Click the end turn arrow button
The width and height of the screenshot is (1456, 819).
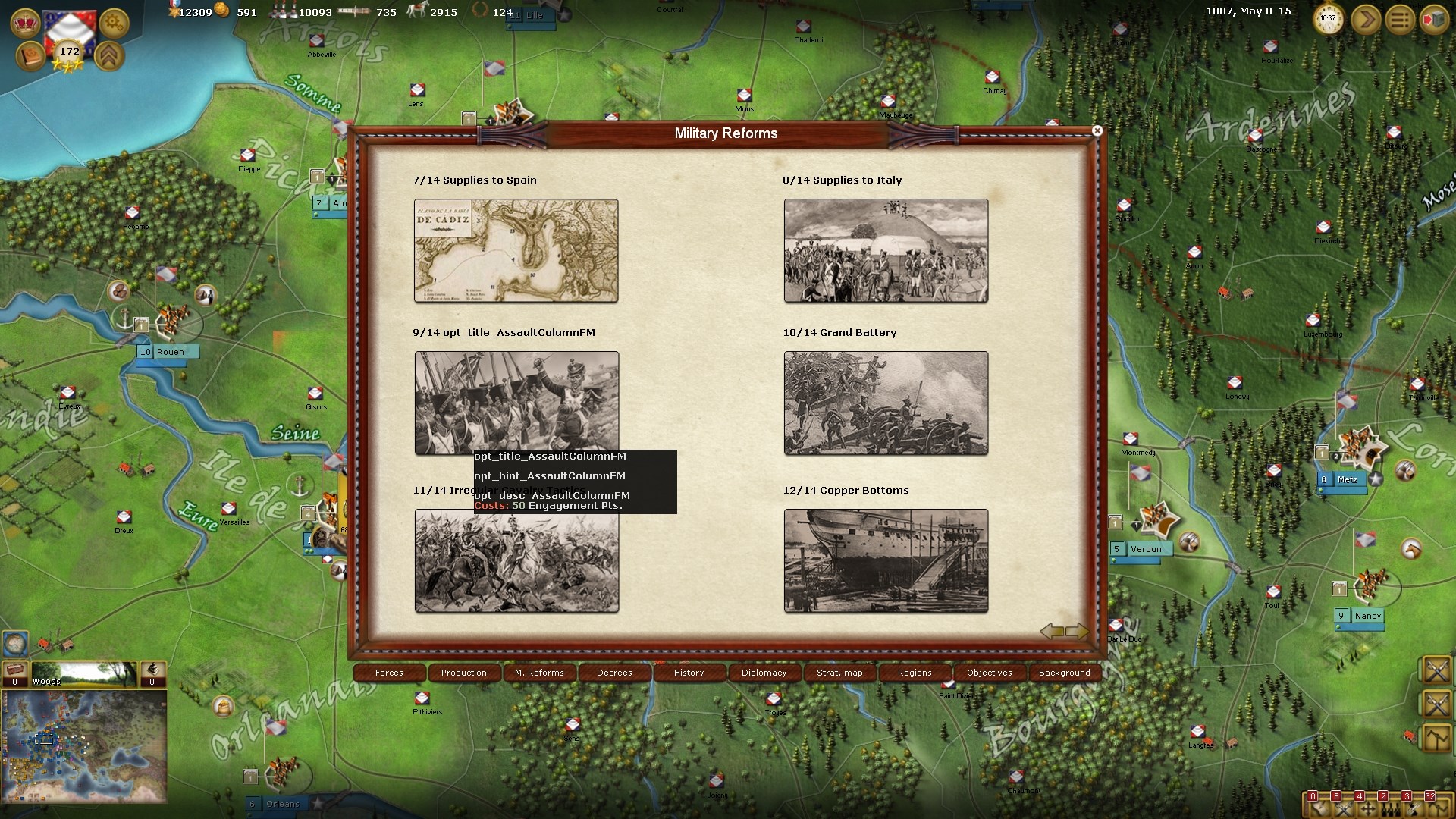pyautogui.click(x=1365, y=20)
